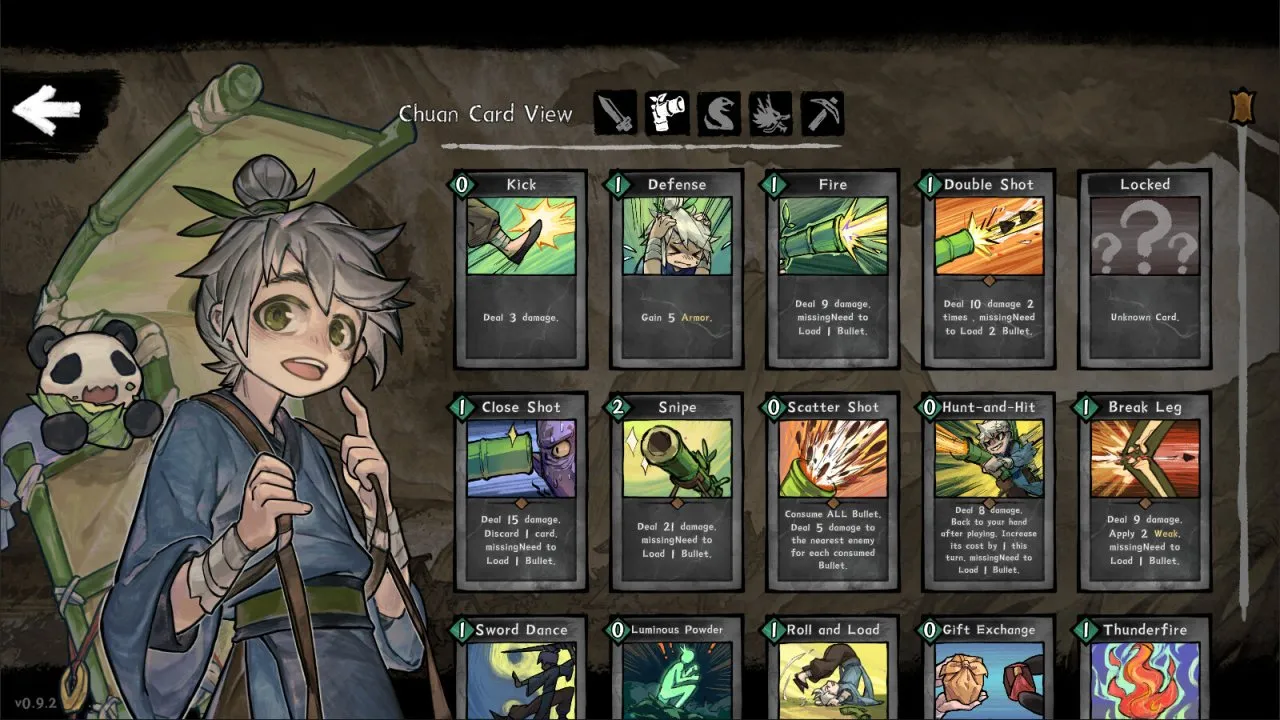
Task: Select the Close Shot card
Action: coord(521,491)
